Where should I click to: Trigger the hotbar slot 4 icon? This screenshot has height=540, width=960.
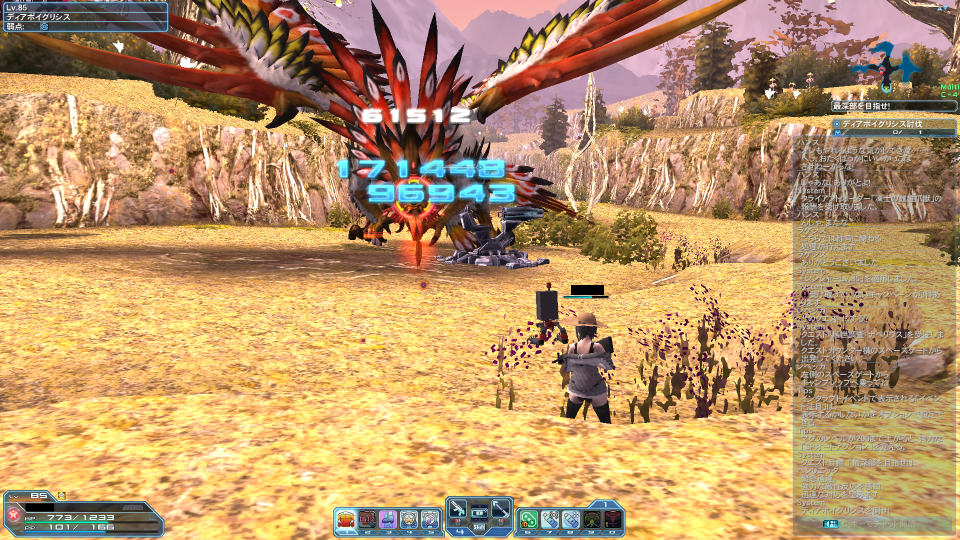[x=409, y=519]
